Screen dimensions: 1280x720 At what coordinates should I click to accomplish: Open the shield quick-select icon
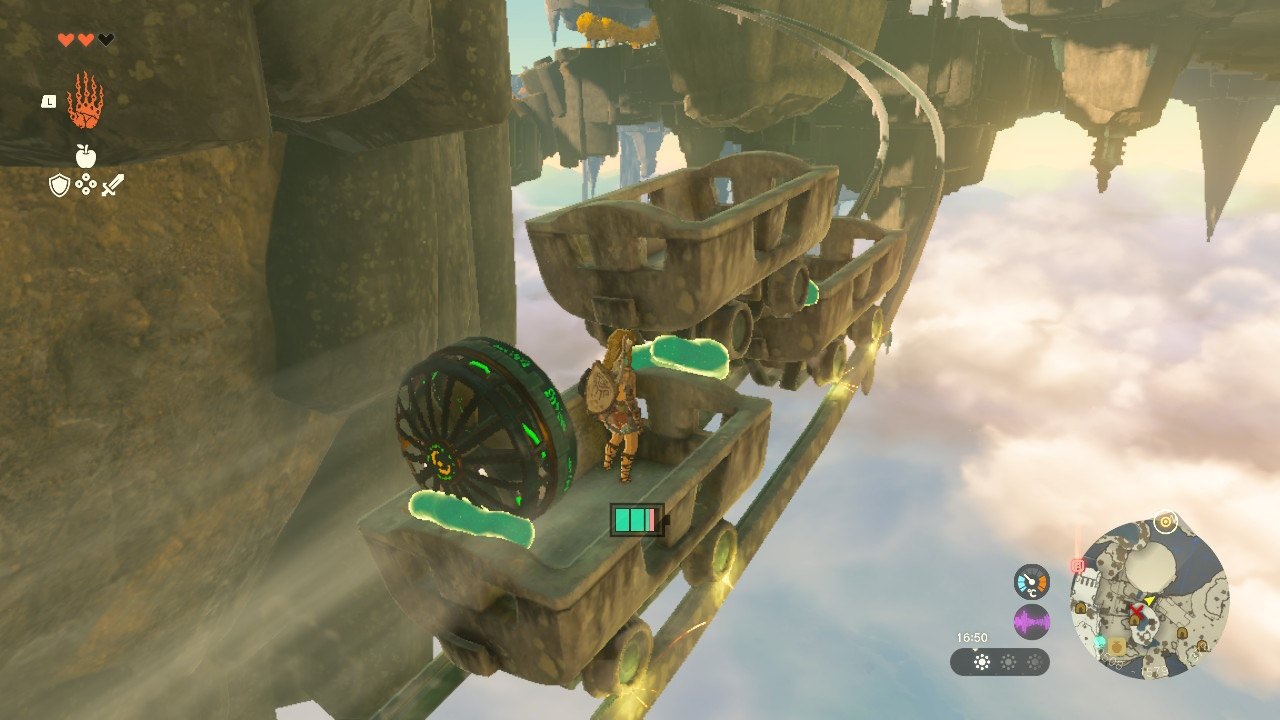click(x=60, y=185)
